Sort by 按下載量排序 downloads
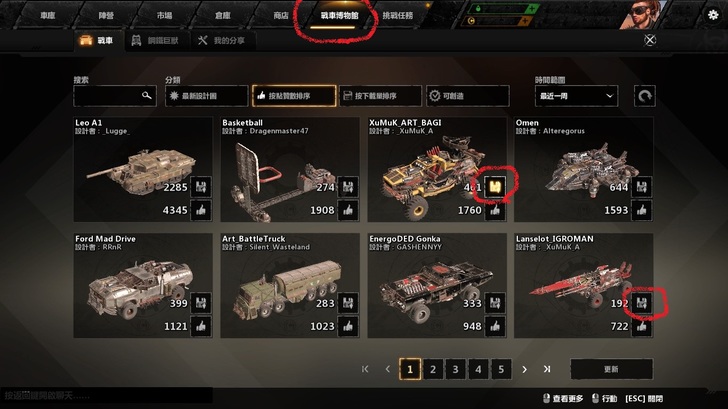The height and width of the screenshot is (409, 728). tap(379, 96)
